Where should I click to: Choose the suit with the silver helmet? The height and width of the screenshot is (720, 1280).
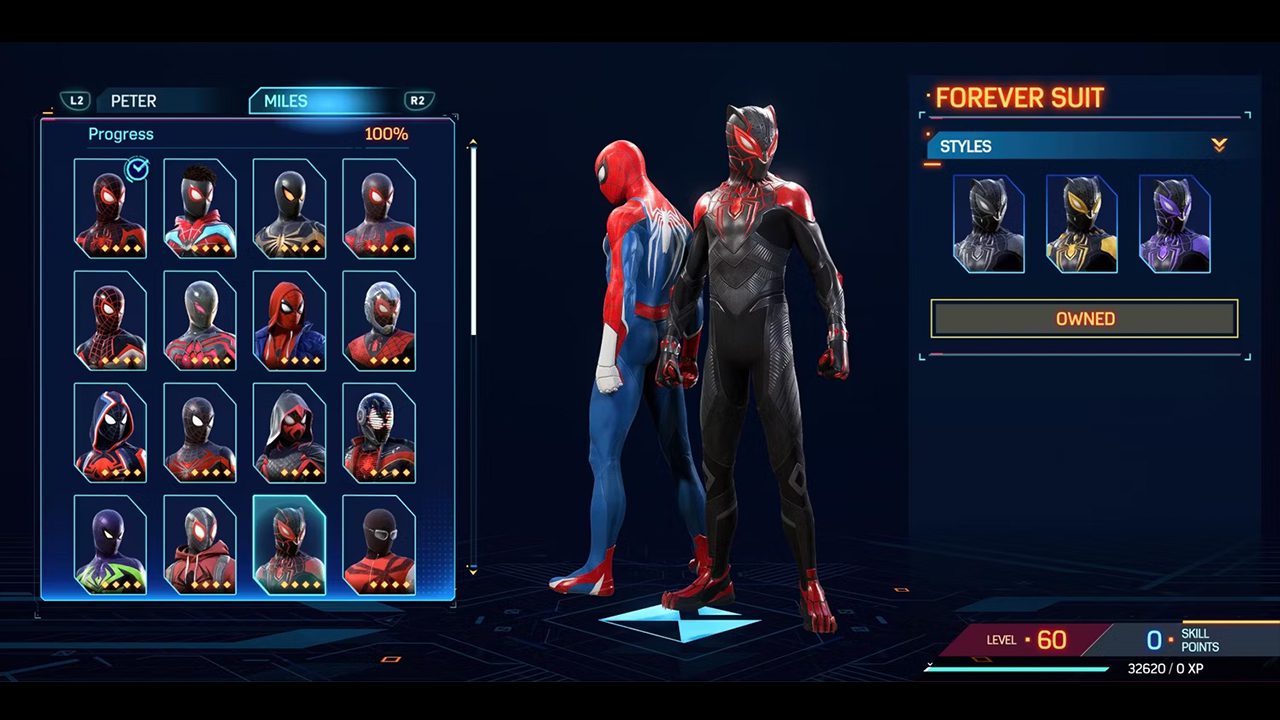coord(379,320)
